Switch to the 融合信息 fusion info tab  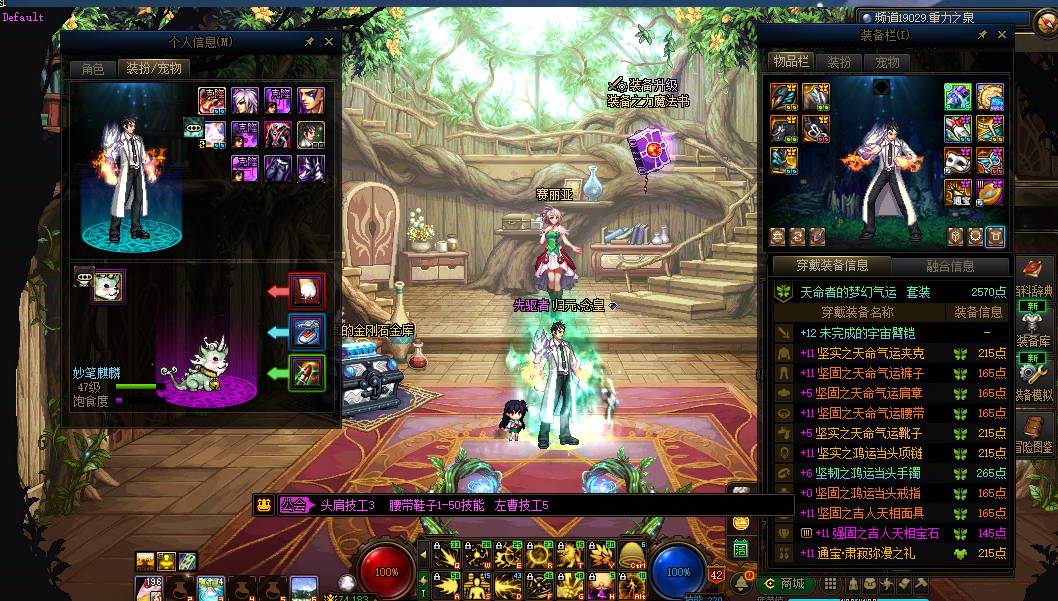[949, 265]
